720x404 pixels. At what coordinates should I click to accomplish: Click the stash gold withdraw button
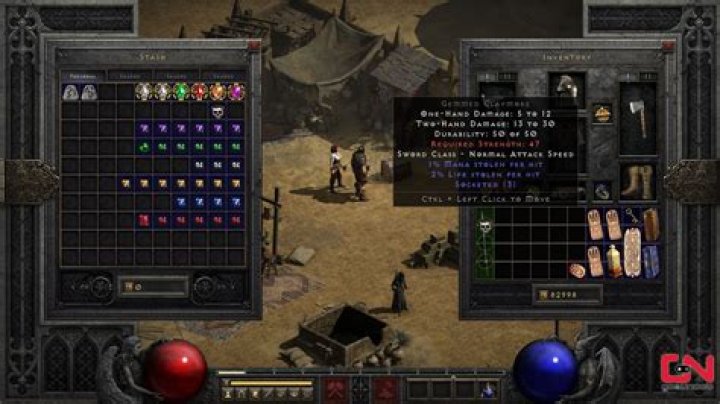(129, 287)
